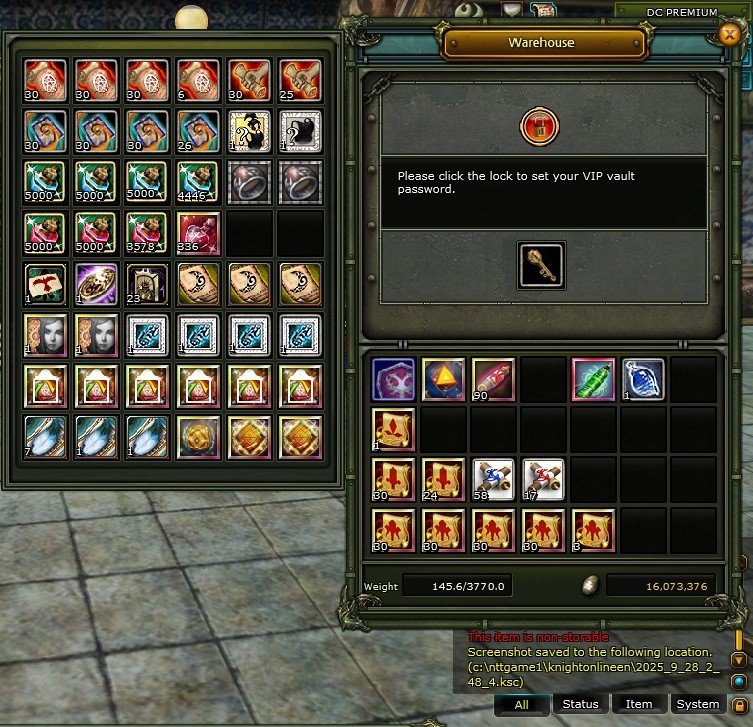This screenshot has width=753, height=727.
Task: Pick the red scroll stack of 17
Action: (542, 479)
